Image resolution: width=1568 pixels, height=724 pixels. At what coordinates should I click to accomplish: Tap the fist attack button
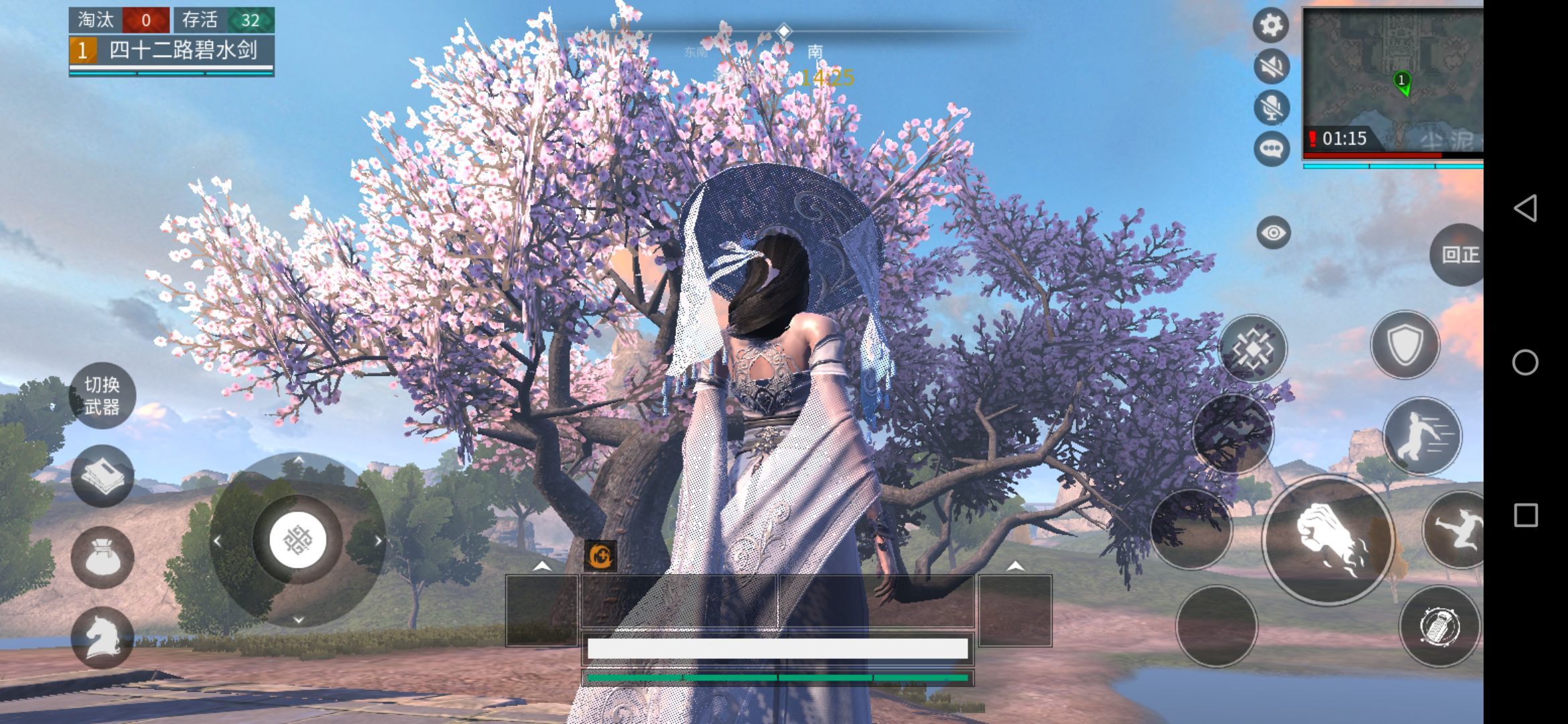click(x=1328, y=540)
